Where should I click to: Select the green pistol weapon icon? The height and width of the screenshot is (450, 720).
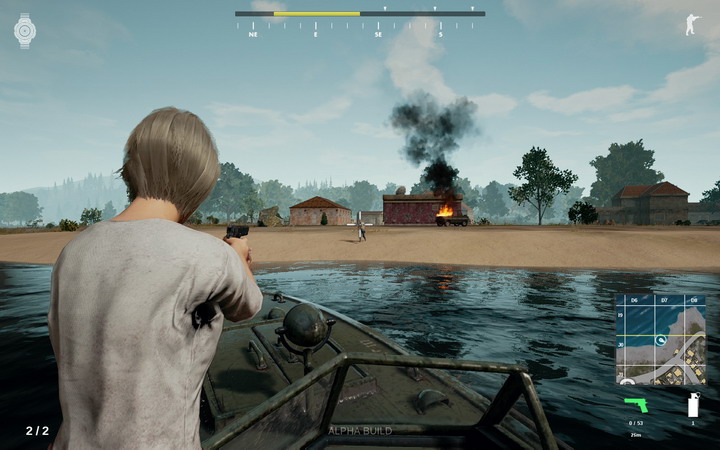coord(636,405)
